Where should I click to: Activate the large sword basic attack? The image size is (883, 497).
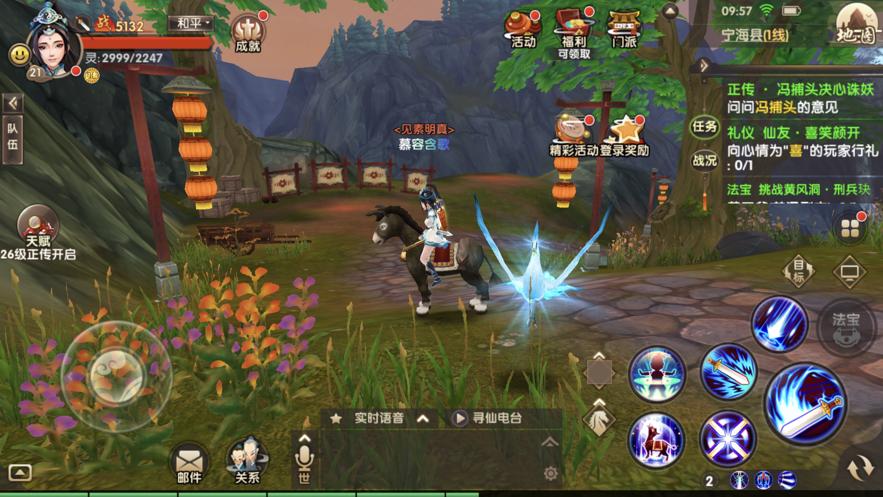(804, 403)
